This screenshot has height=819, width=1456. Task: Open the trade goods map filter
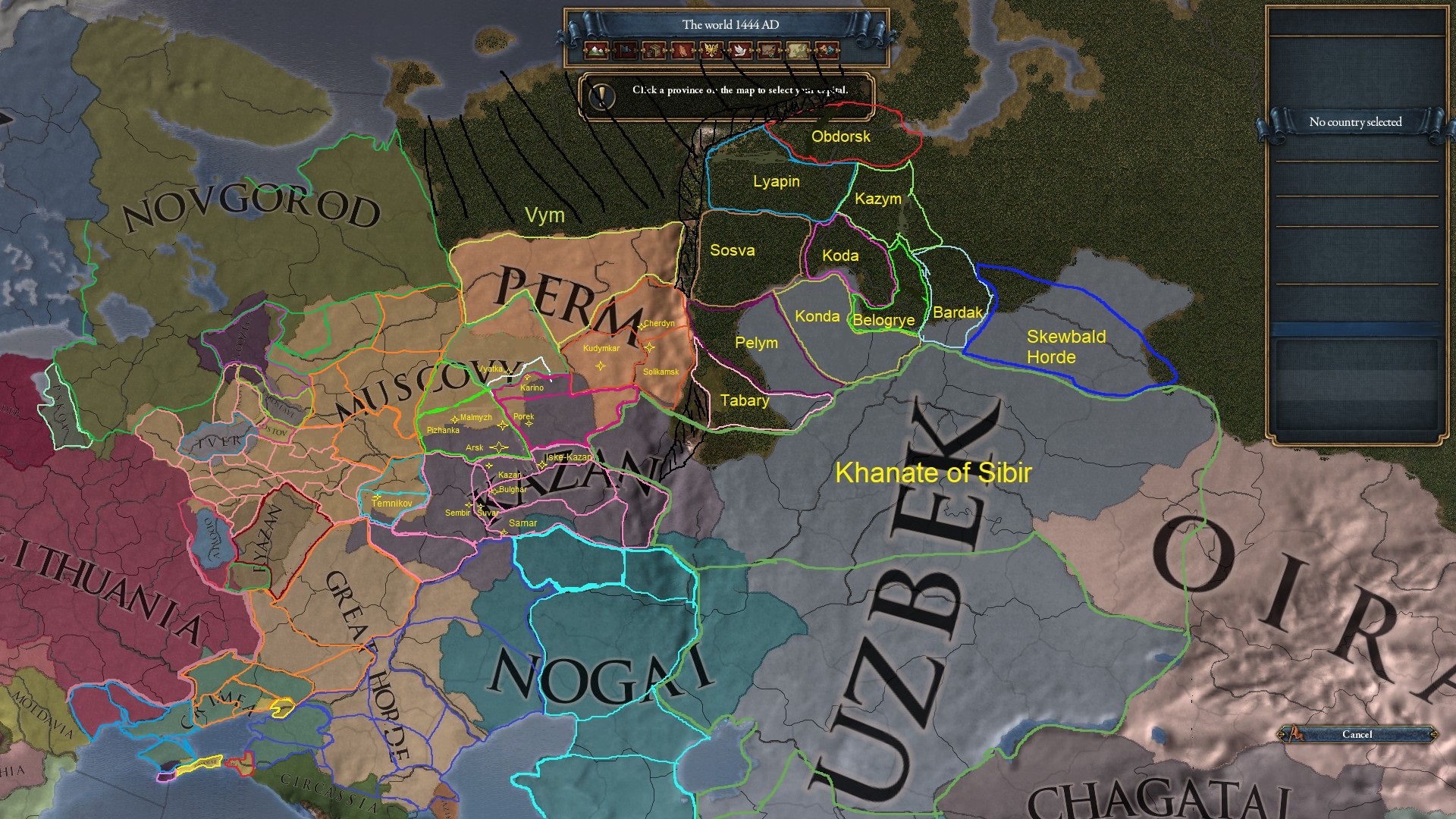[x=653, y=50]
